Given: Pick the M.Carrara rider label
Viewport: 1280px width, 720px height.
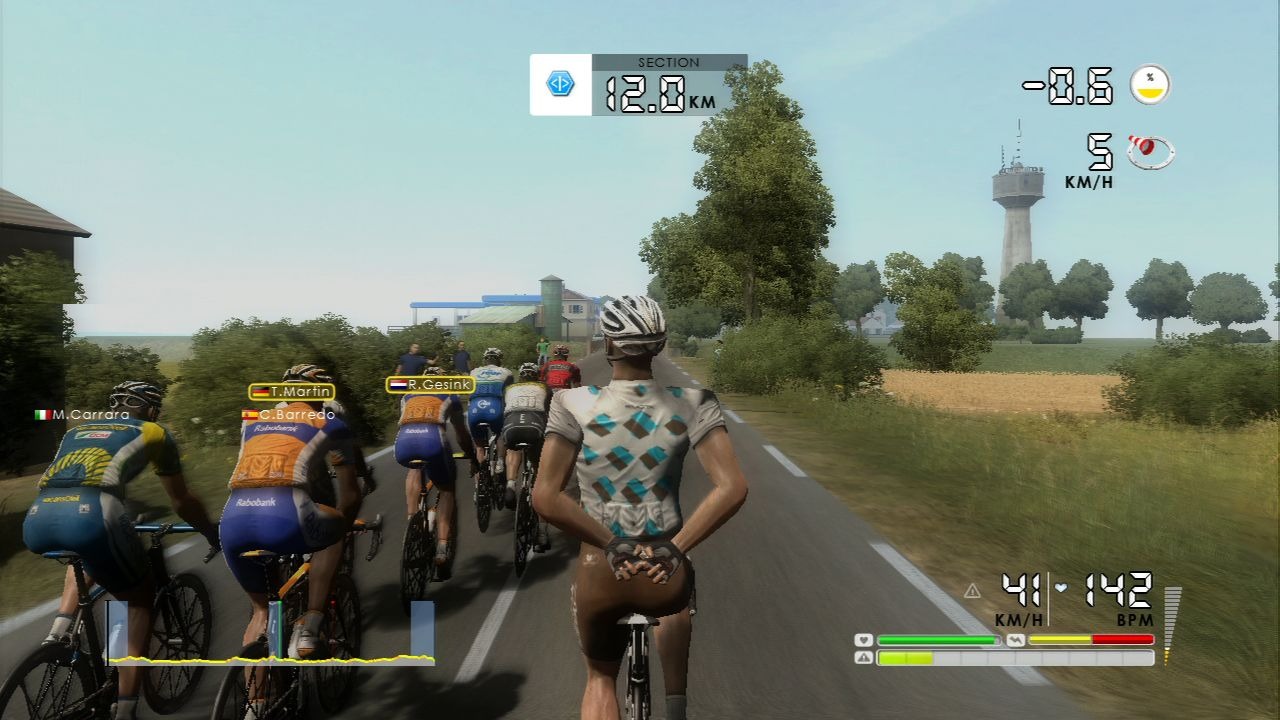Looking at the screenshot, I should [x=82, y=414].
